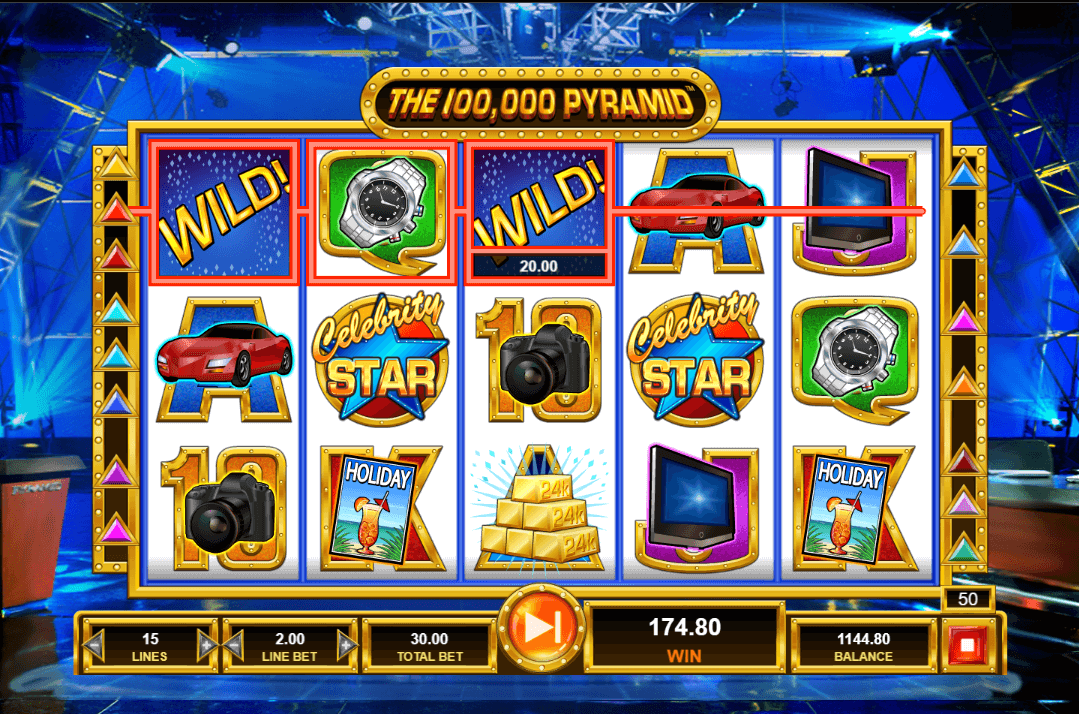
Task: Stop autospin with the red square button
Action: click(967, 645)
